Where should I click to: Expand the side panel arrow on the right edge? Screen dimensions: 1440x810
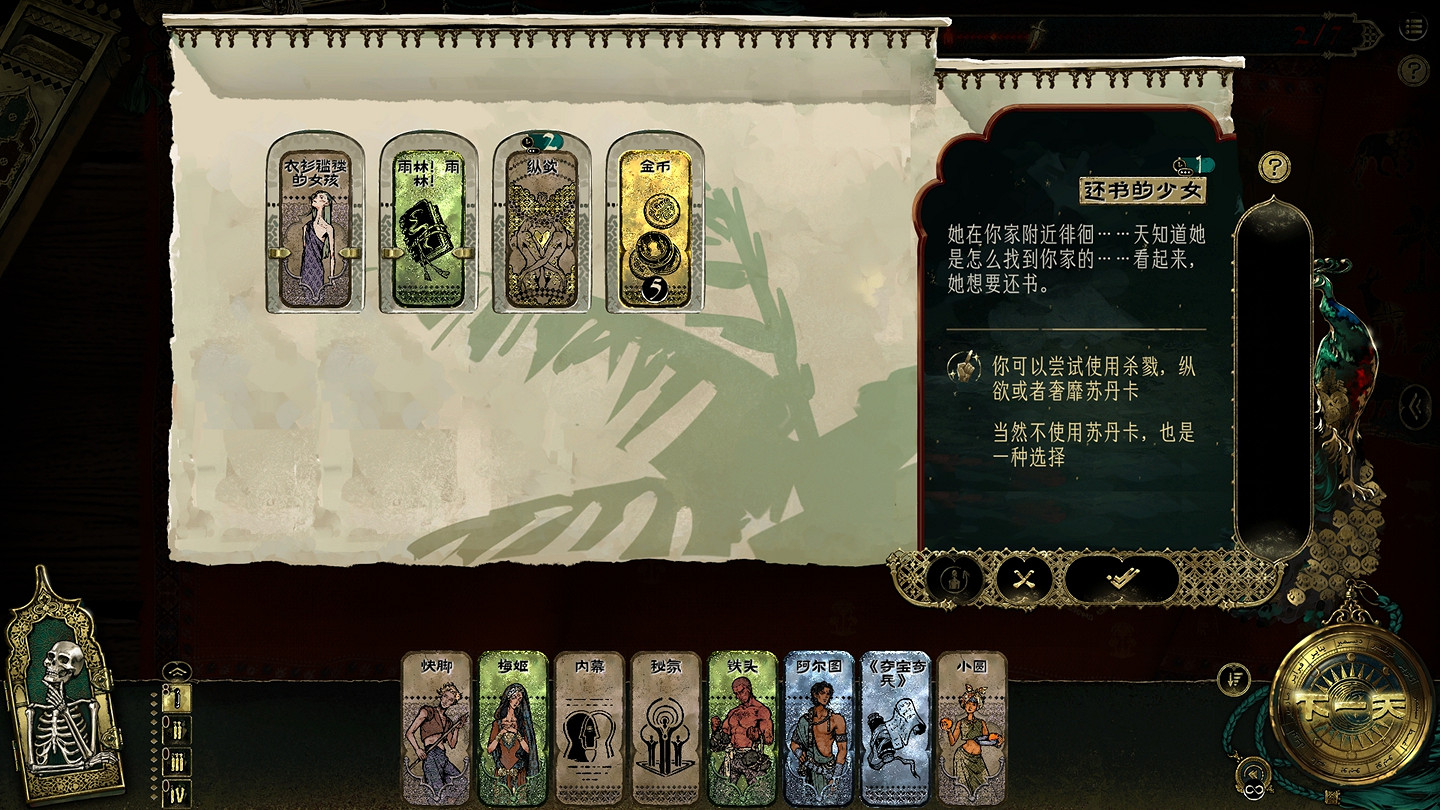point(1414,407)
